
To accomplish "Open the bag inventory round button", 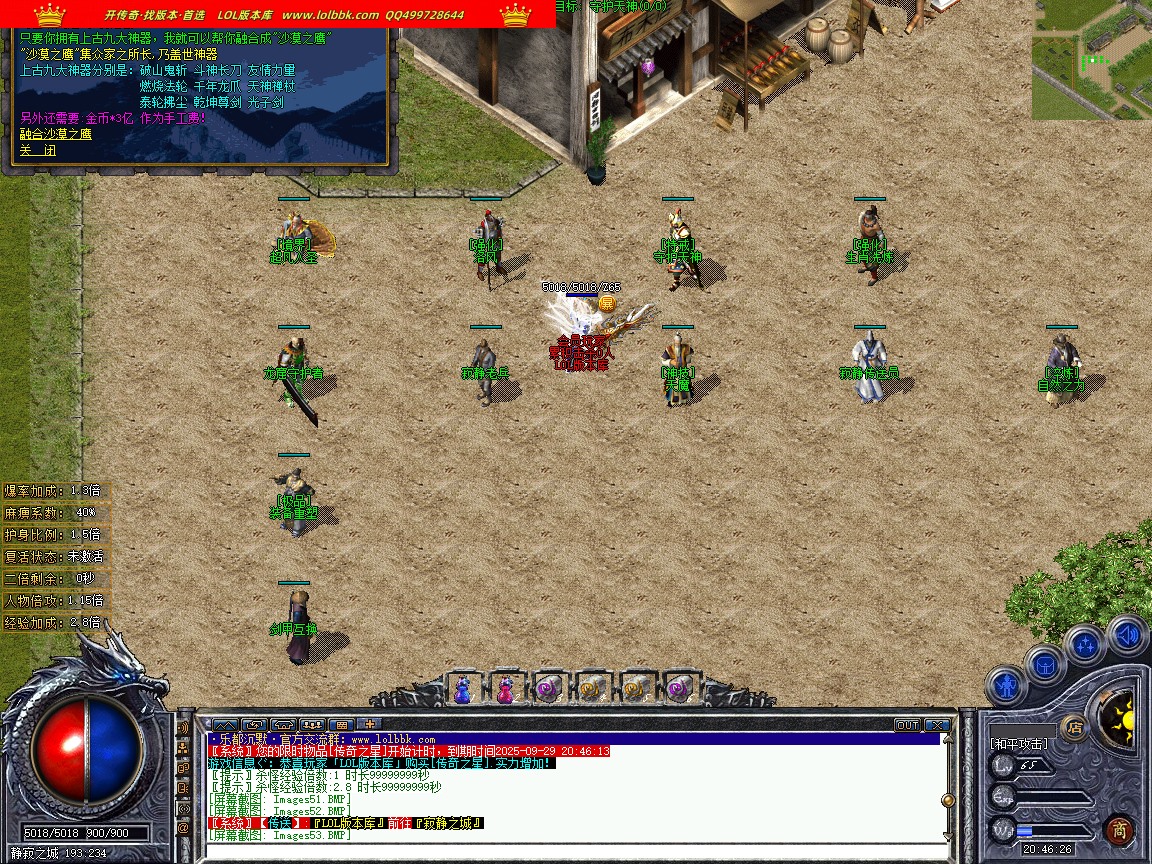I will [x=1045, y=663].
